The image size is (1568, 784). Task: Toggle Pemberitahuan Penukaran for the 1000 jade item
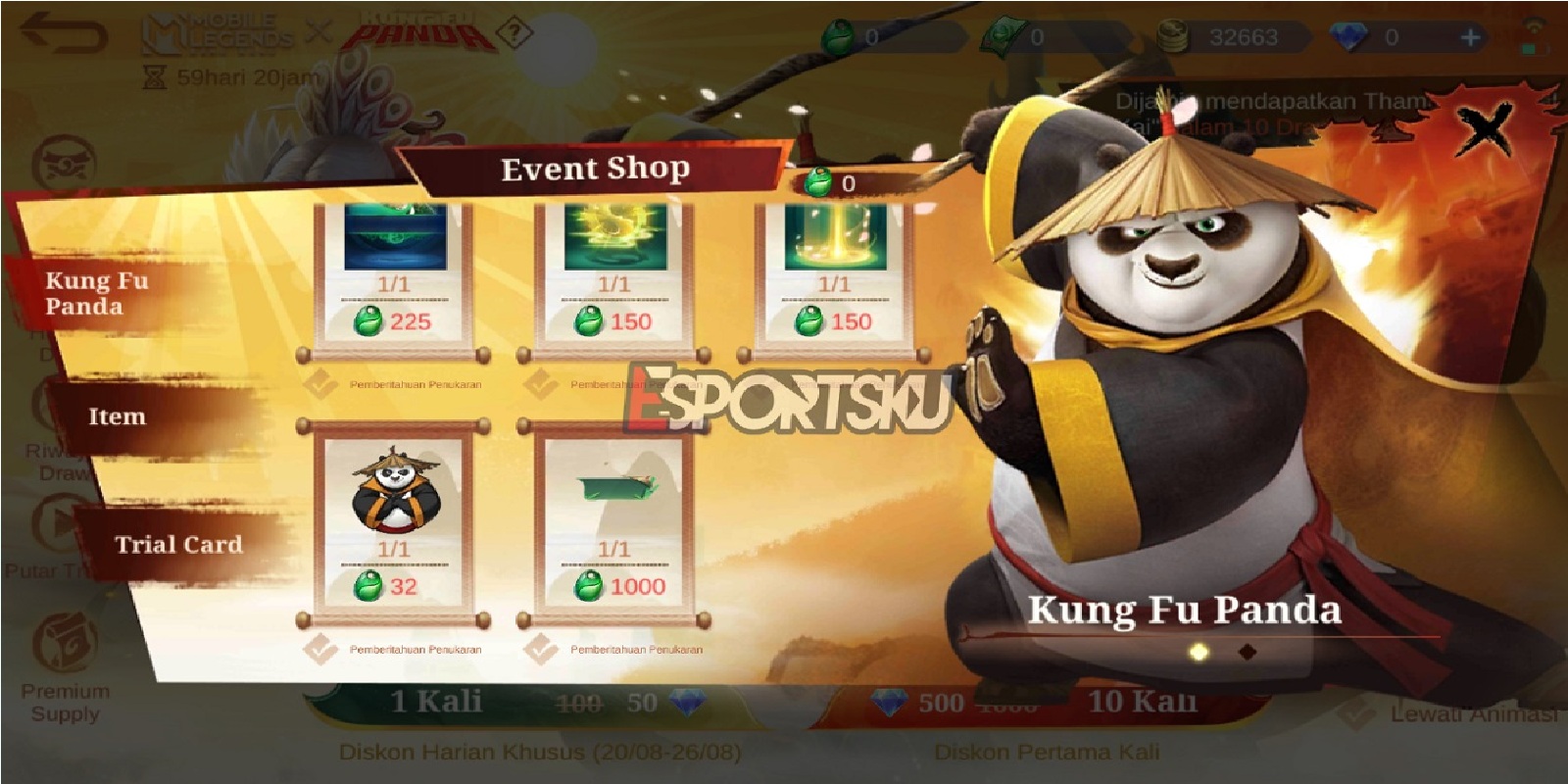click(x=537, y=647)
